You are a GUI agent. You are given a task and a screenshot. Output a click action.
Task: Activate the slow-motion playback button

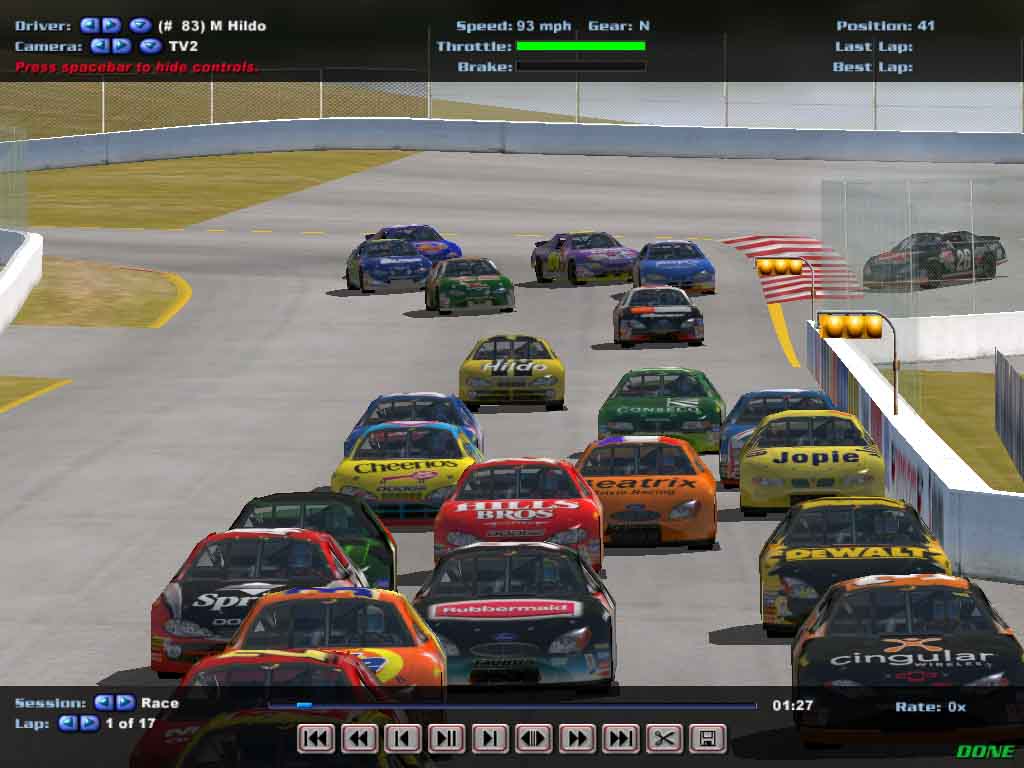coord(534,739)
